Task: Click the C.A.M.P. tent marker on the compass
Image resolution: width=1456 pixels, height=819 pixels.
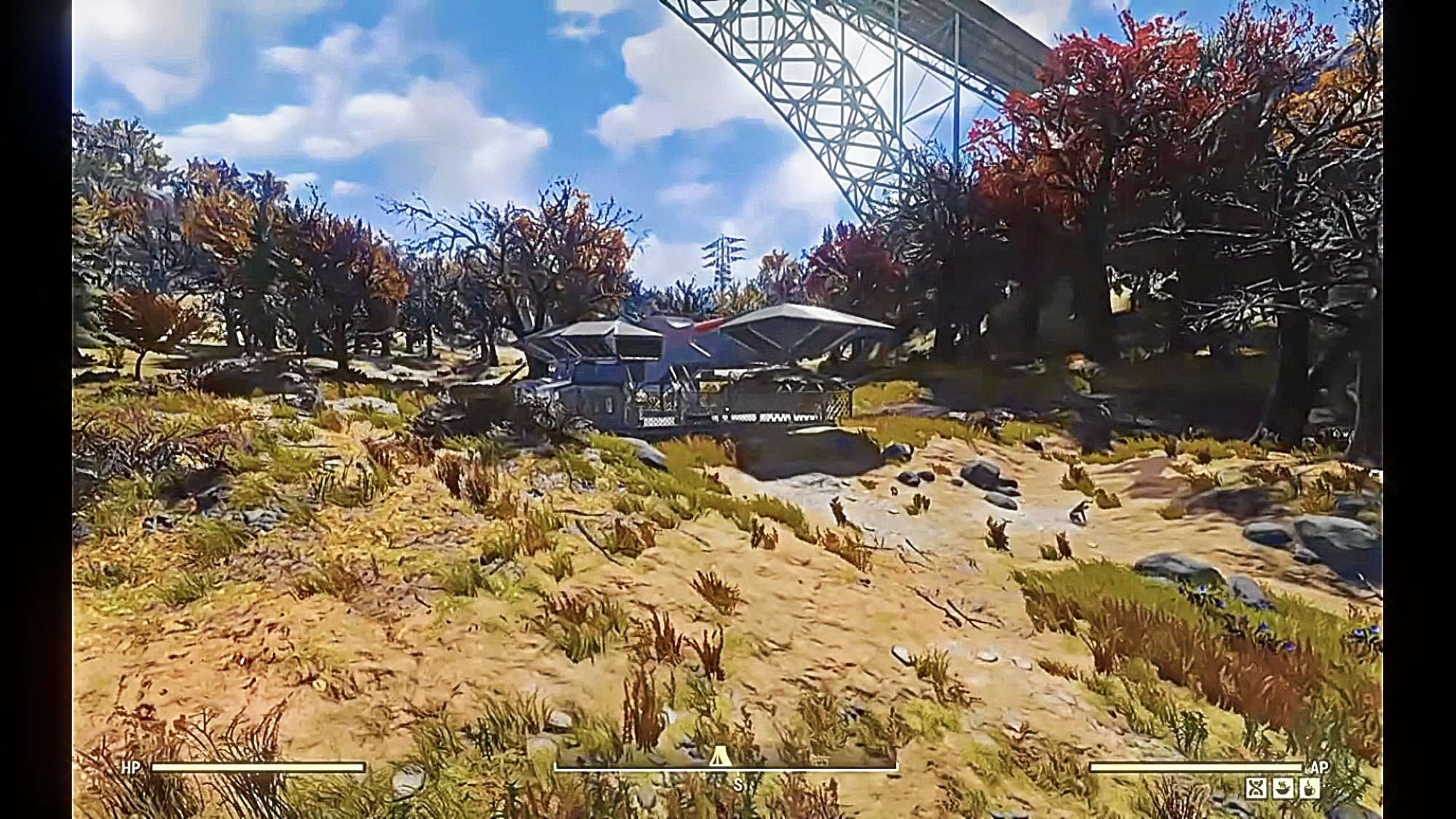Action: click(720, 758)
